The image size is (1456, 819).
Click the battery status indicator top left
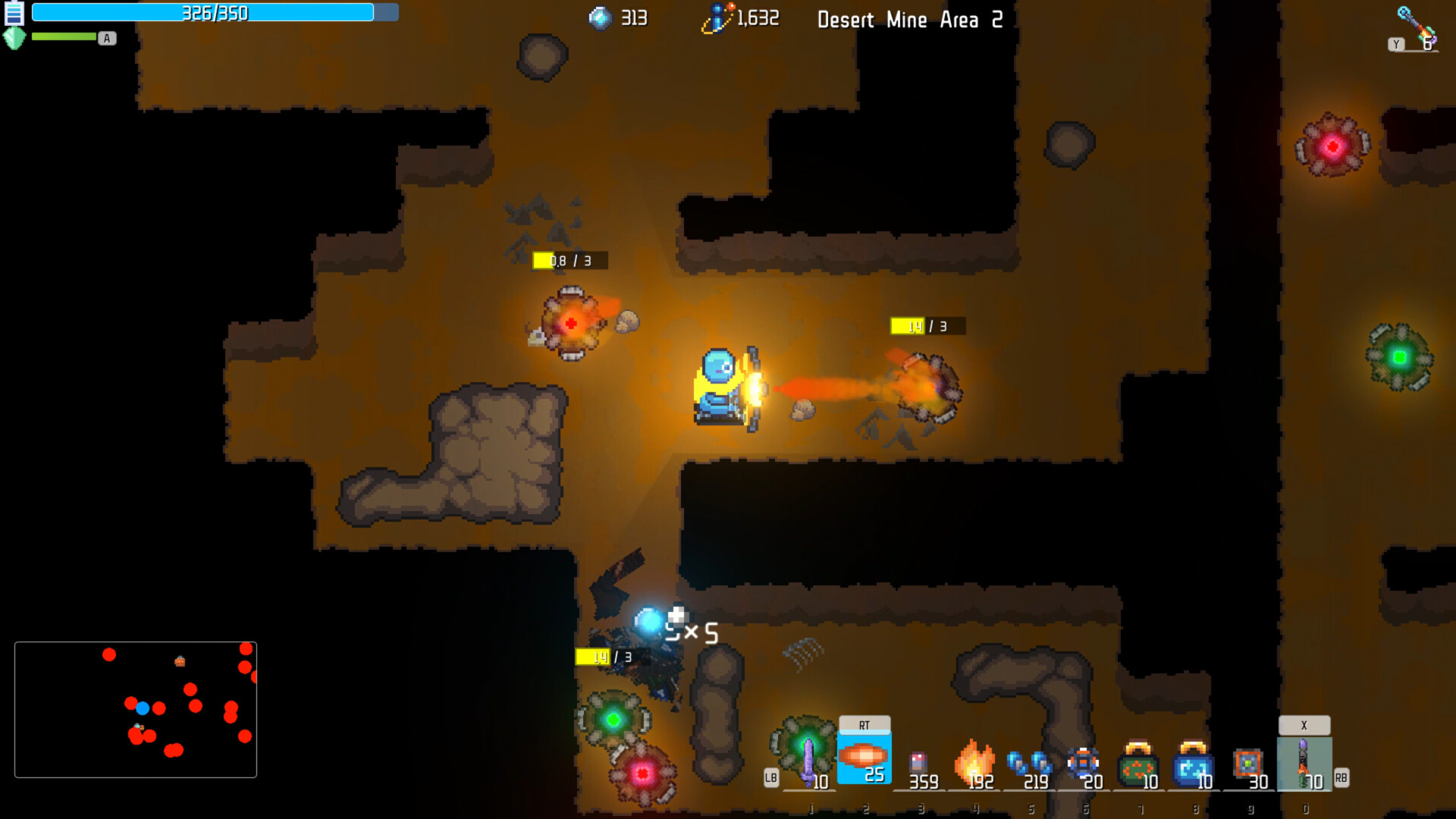(x=13, y=13)
